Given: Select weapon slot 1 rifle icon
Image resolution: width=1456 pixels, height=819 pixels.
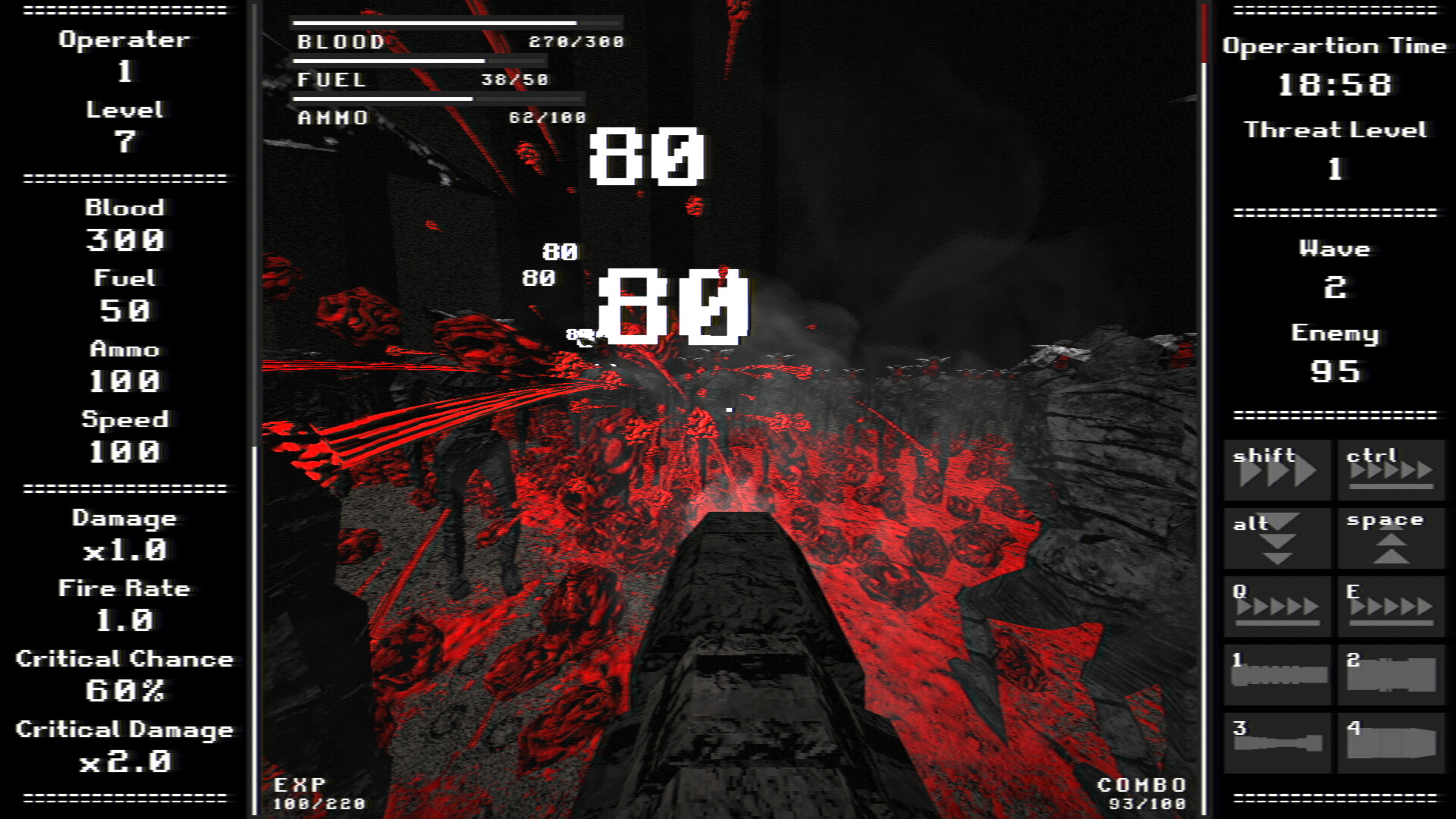Looking at the screenshot, I should (1276, 673).
